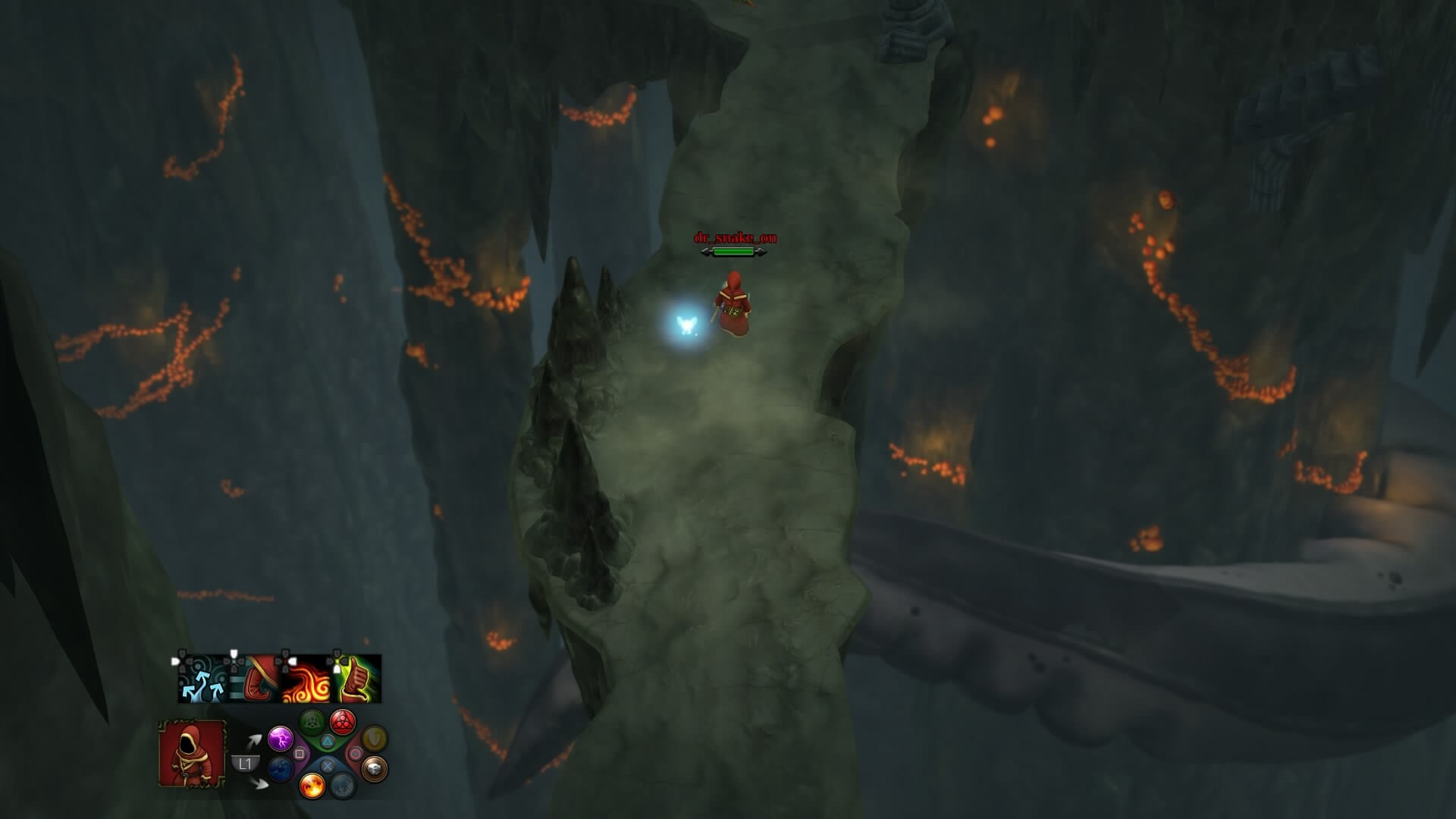Screen dimensions: 1456x819
Task: Select the brown earth rock element
Action: point(374,769)
